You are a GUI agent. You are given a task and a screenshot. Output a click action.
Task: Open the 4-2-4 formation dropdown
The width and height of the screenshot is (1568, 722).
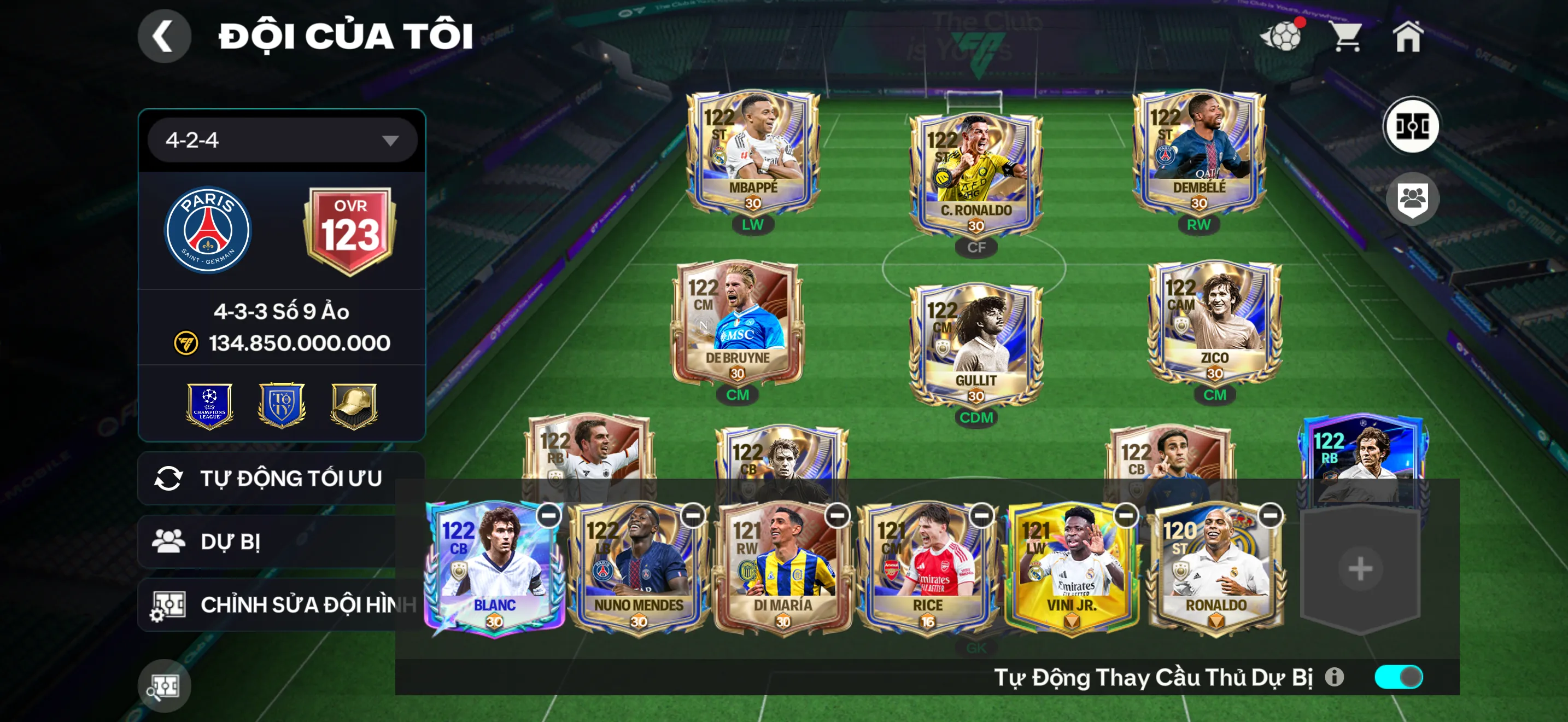point(283,141)
